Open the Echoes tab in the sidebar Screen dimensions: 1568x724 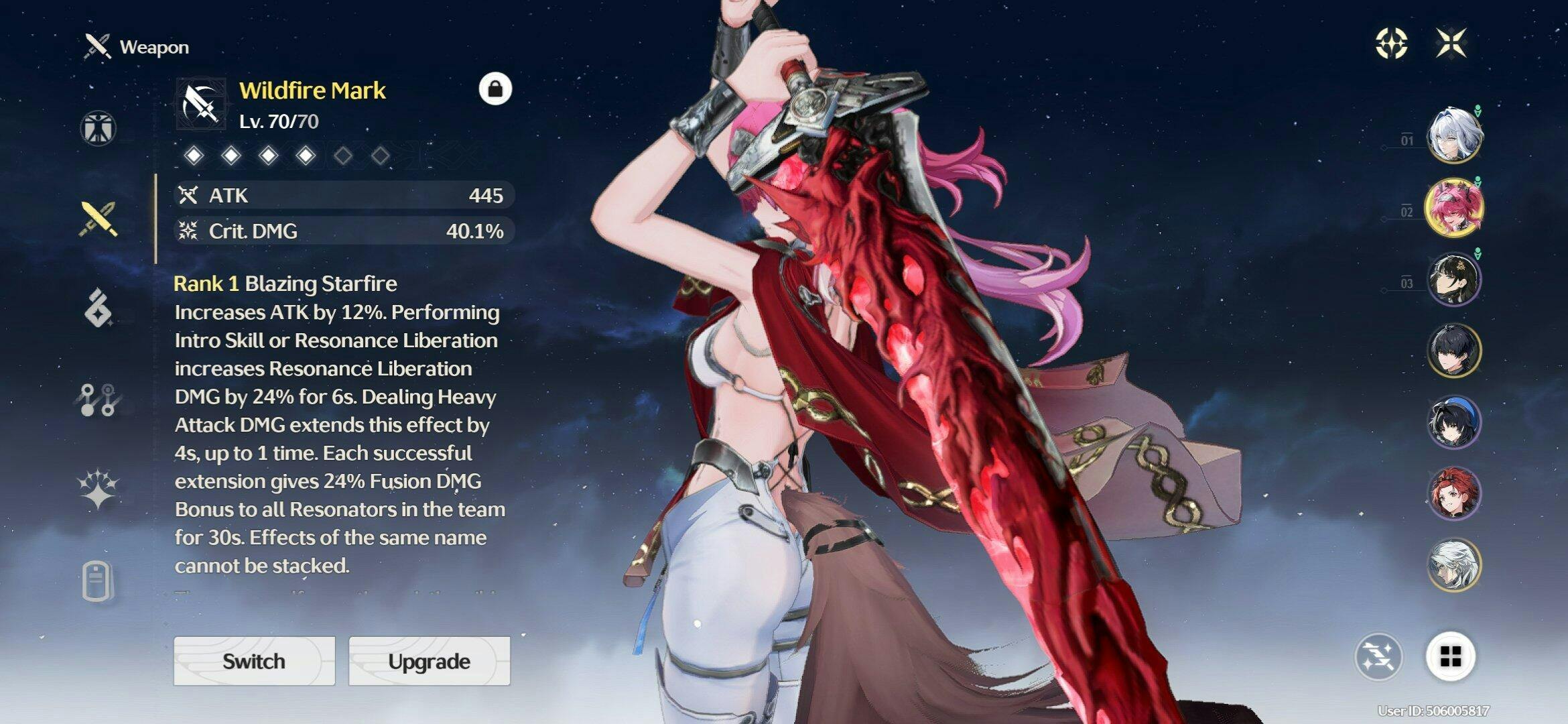click(x=99, y=308)
